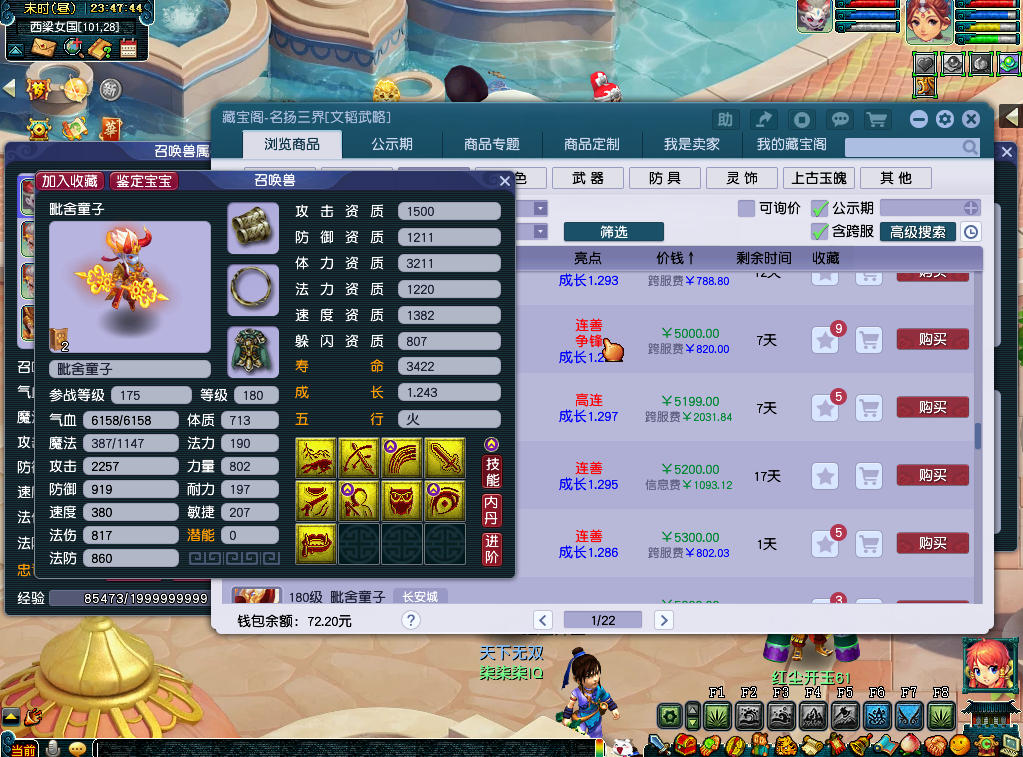Show the 内丹 panel
Image resolution: width=1023 pixels, height=757 pixels.
pyautogui.click(x=491, y=510)
